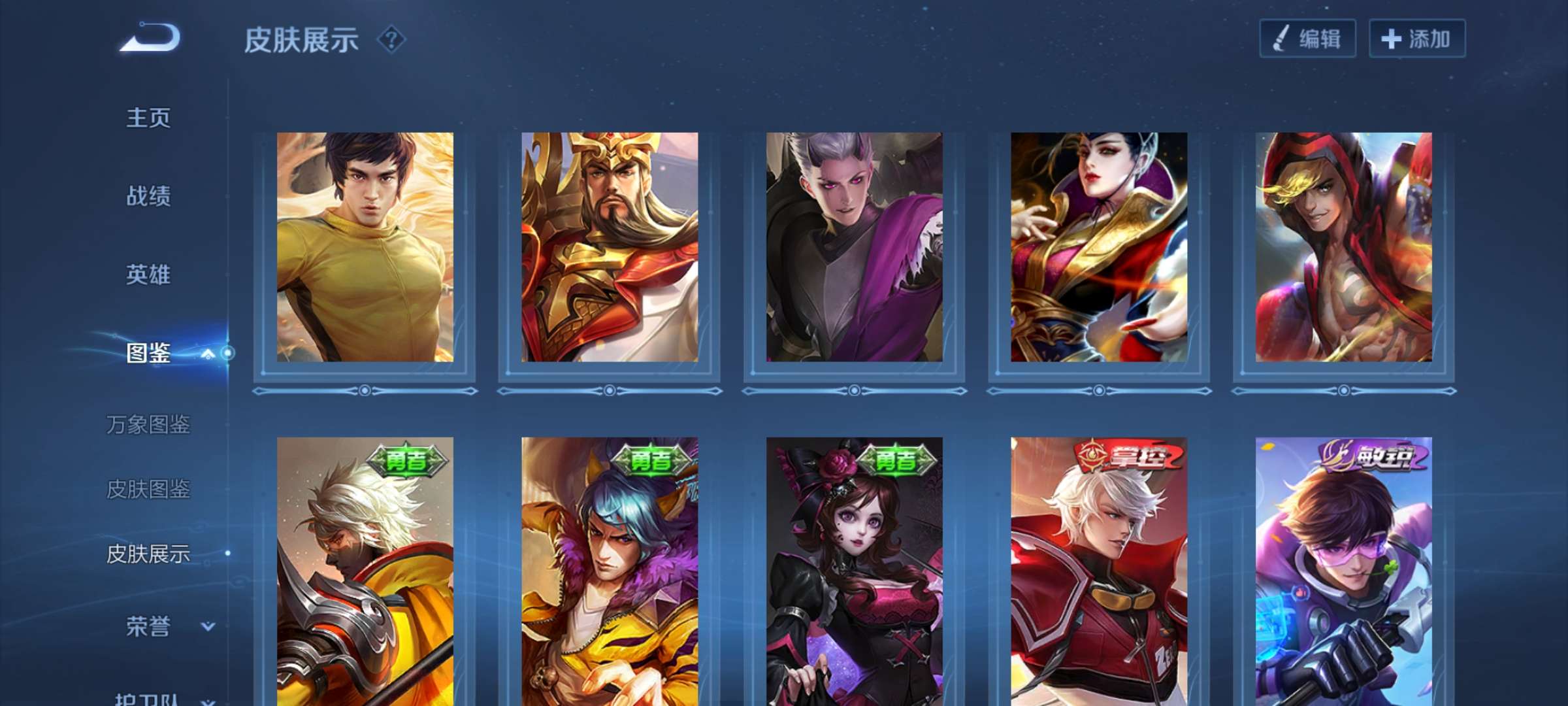Click the back arrow button
1568x706 pixels.
click(x=150, y=37)
